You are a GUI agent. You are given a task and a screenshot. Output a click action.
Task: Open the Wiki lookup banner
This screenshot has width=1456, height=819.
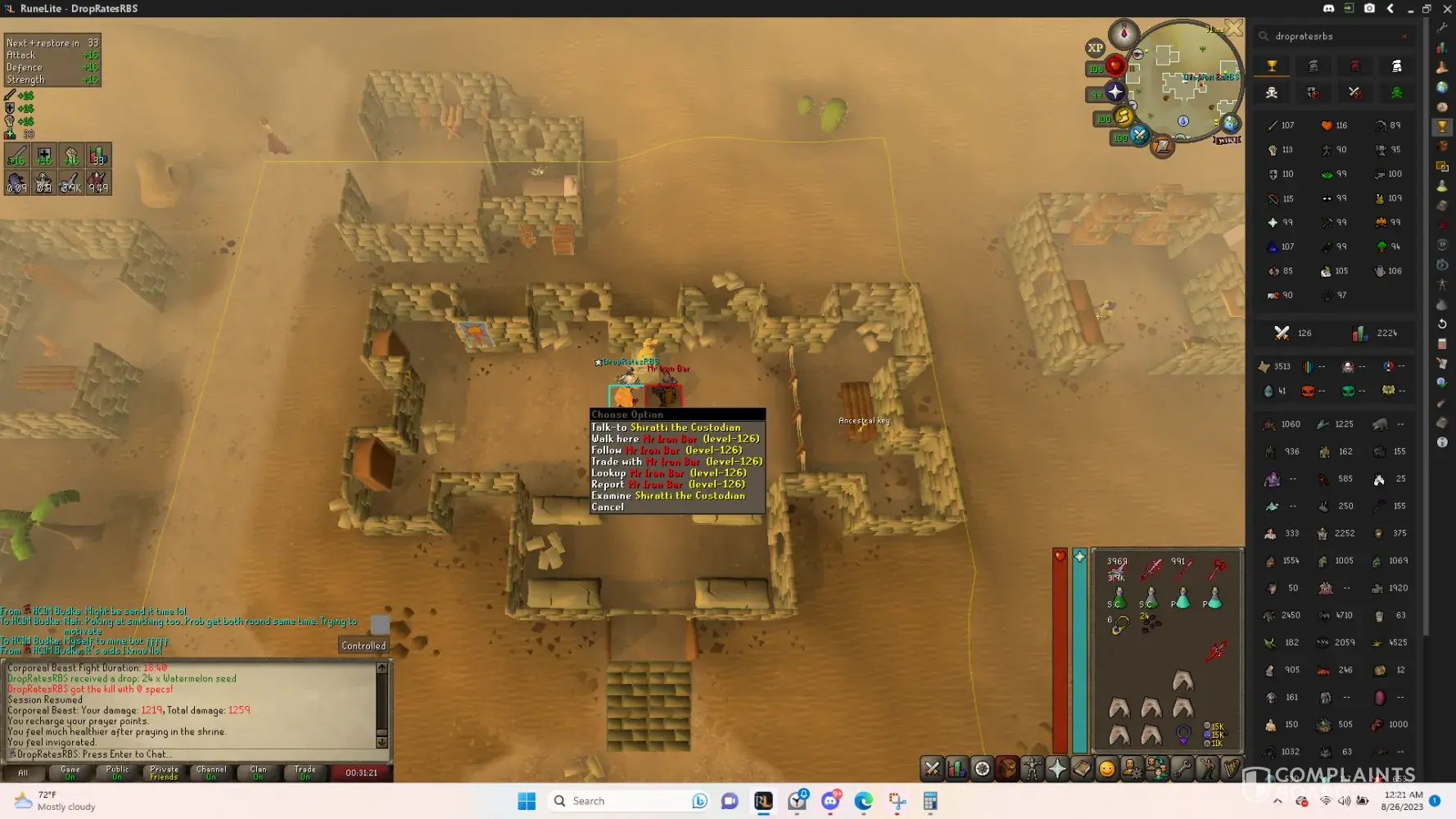click(x=1226, y=140)
